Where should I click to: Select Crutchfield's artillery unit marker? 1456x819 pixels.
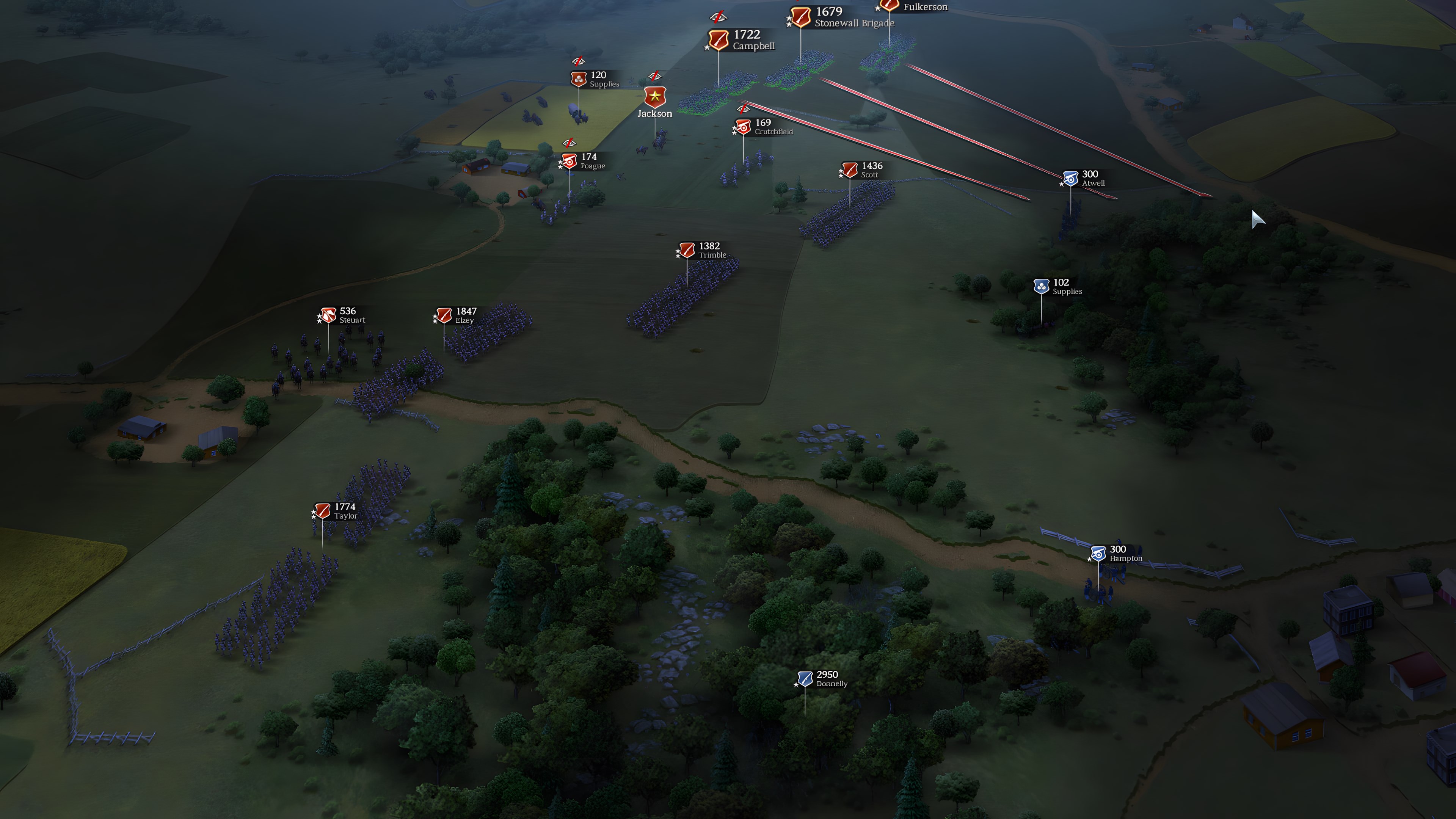743,127
